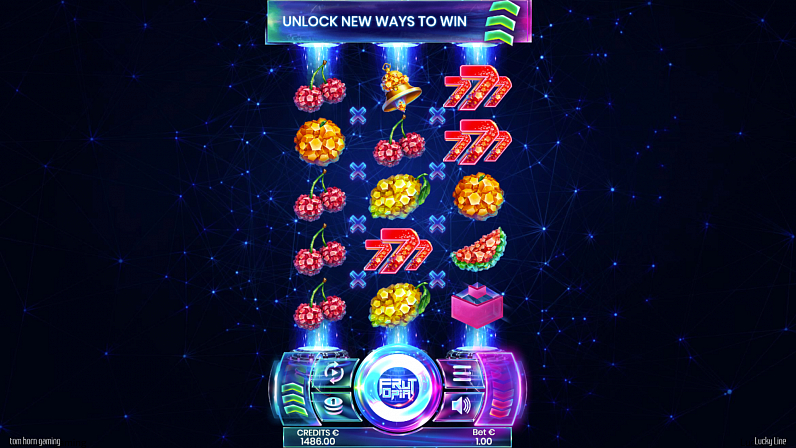Click the Unlock New Ways To Win banner

pyautogui.click(x=398, y=22)
